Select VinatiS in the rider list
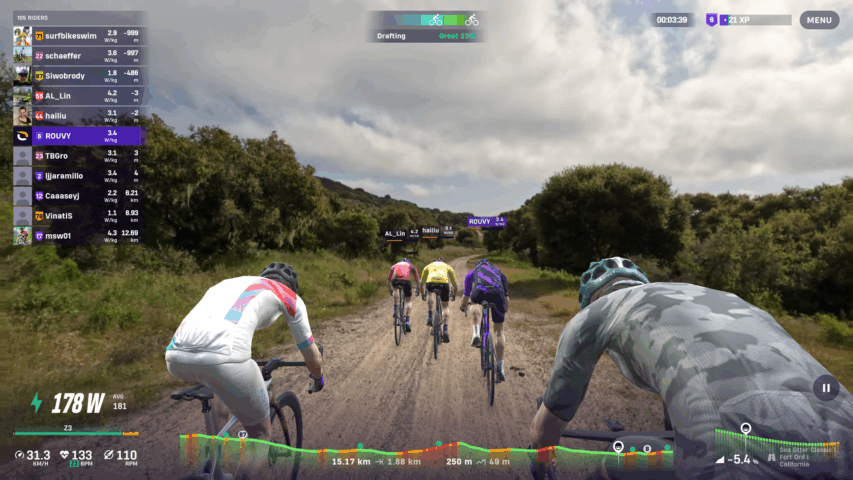Screen dimensions: 853x480 tap(78, 216)
